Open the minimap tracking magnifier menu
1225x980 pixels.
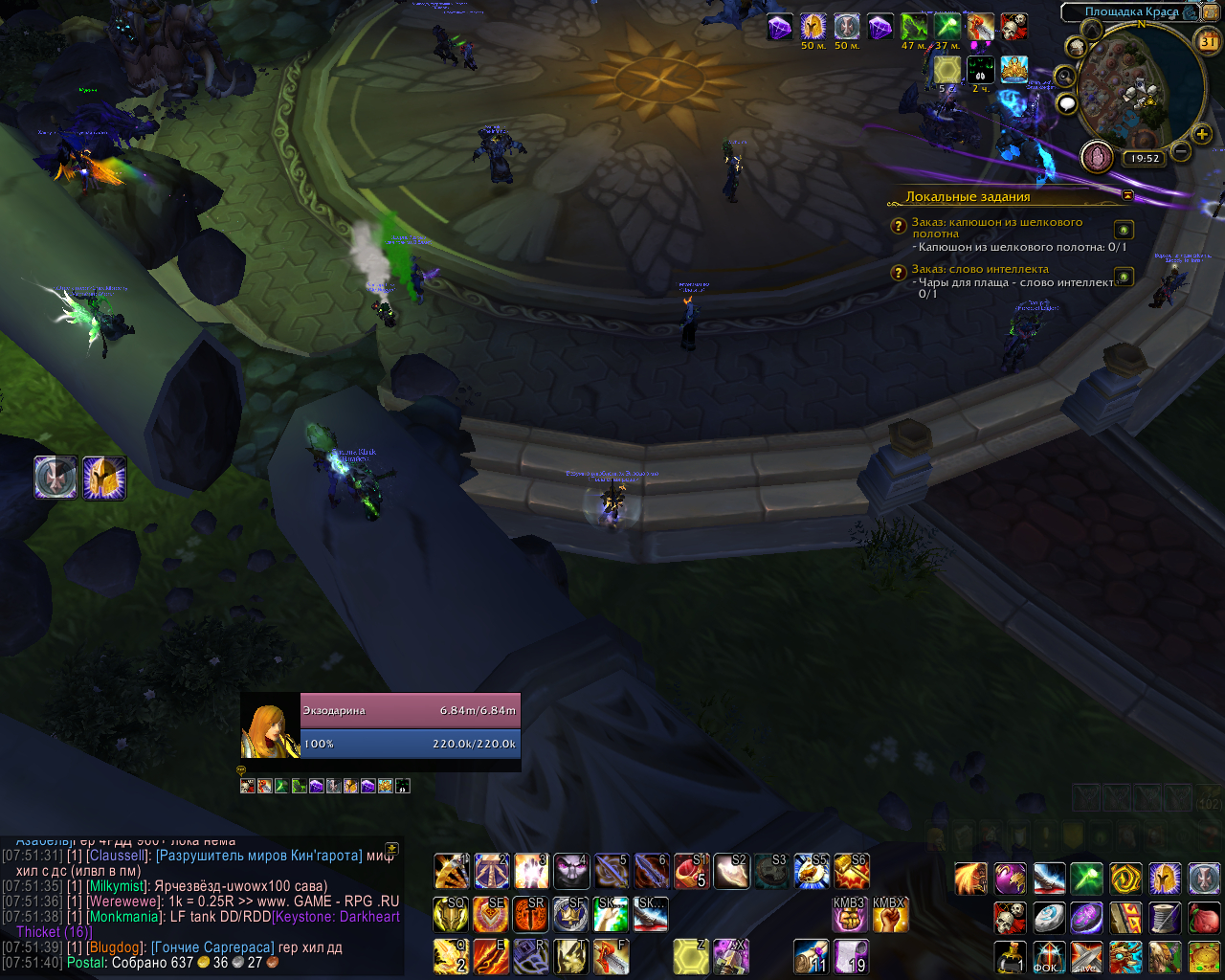pyautogui.click(x=1064, y=77)
